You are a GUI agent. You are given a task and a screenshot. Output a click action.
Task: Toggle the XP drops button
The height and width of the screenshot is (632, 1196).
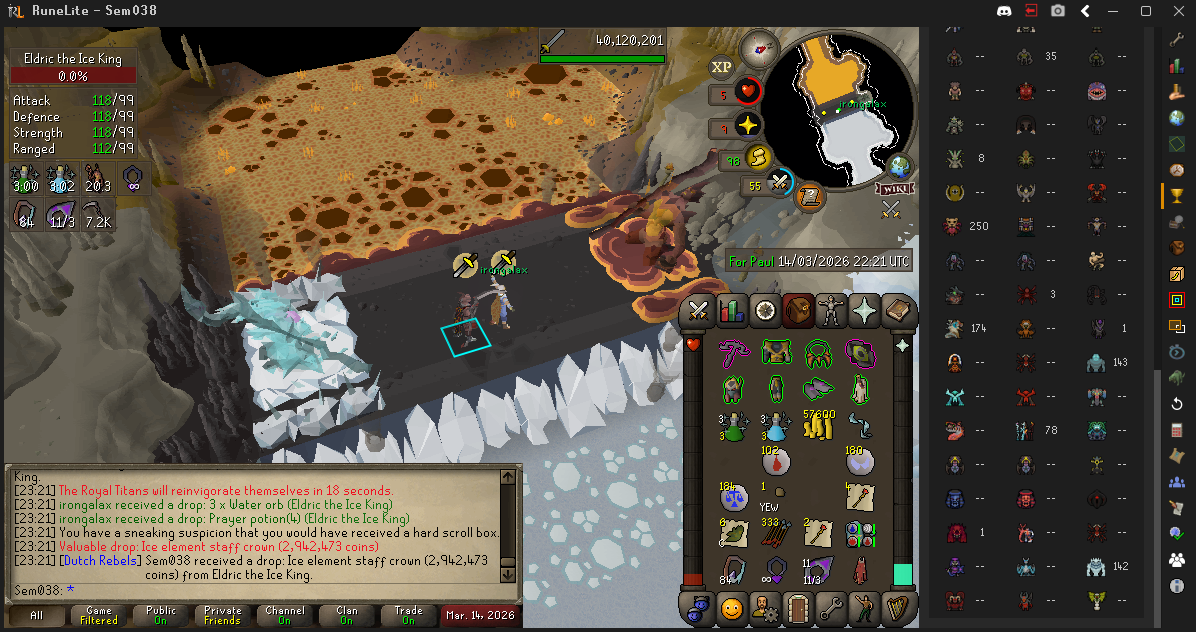(722, 68)
